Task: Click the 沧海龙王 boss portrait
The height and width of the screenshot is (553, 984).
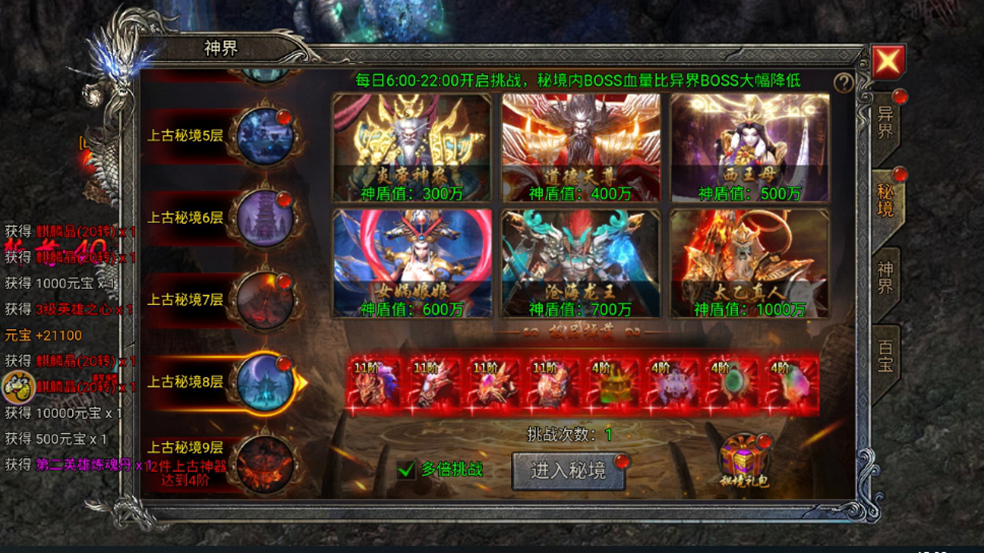Action: point(581,263)
